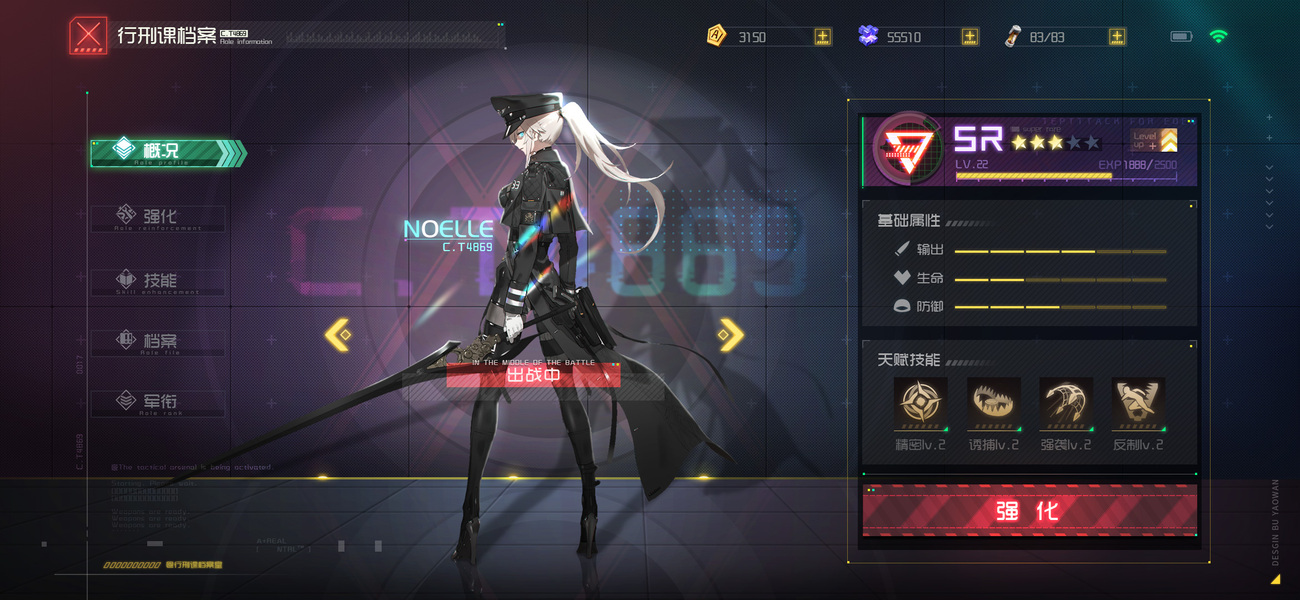
Task: Refill stamina with the plus button
Action: pyautogui.click(x=1116, y=37)
